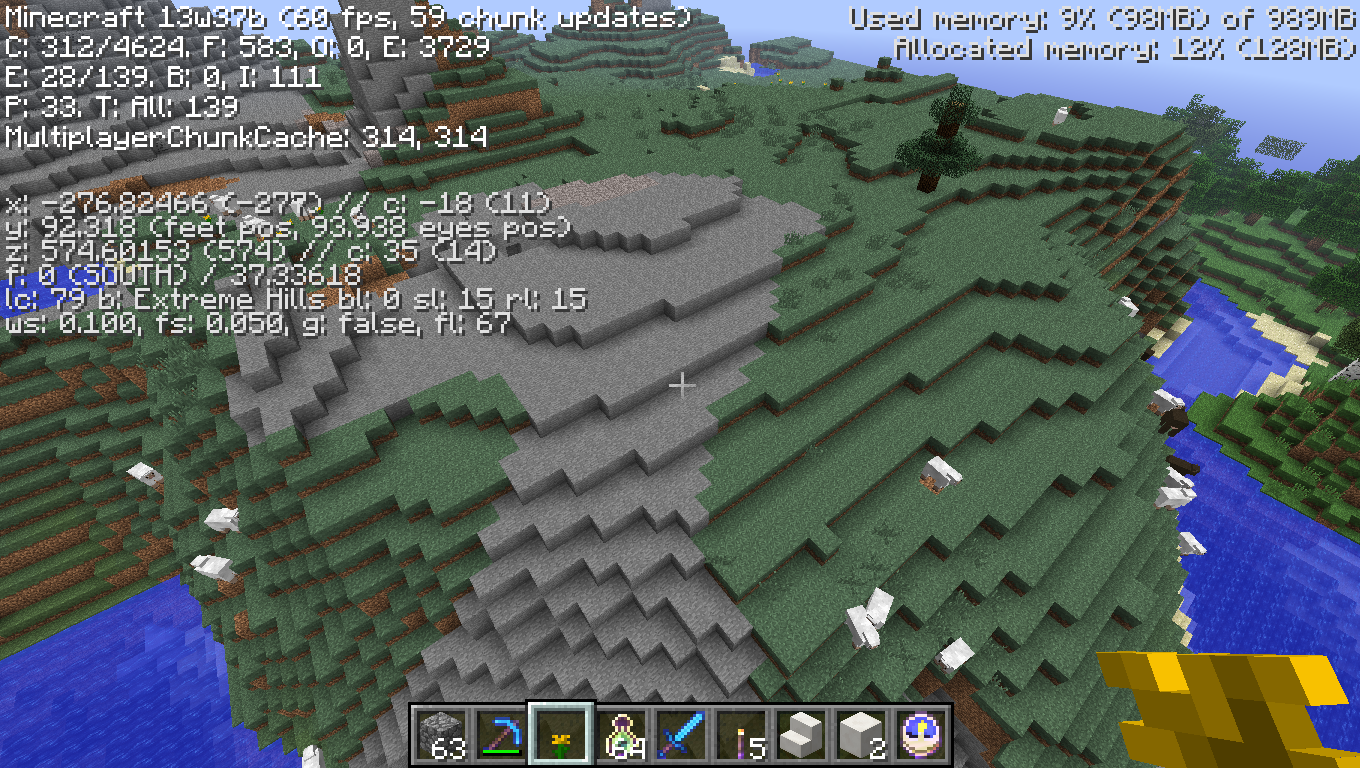Select the cobblestone stack in the hotbar

441,733
